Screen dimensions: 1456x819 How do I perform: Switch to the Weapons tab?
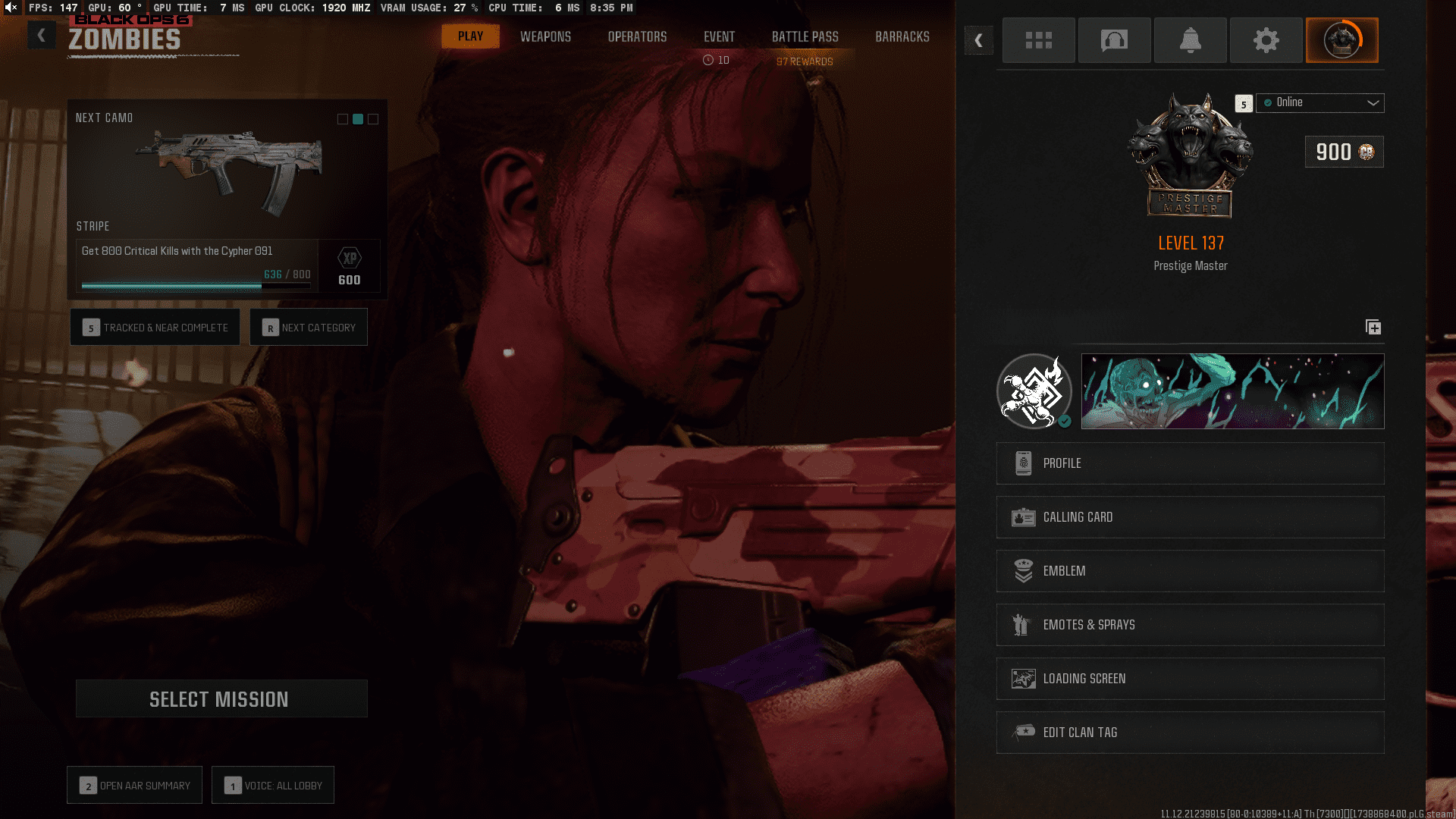click(545, 36)
